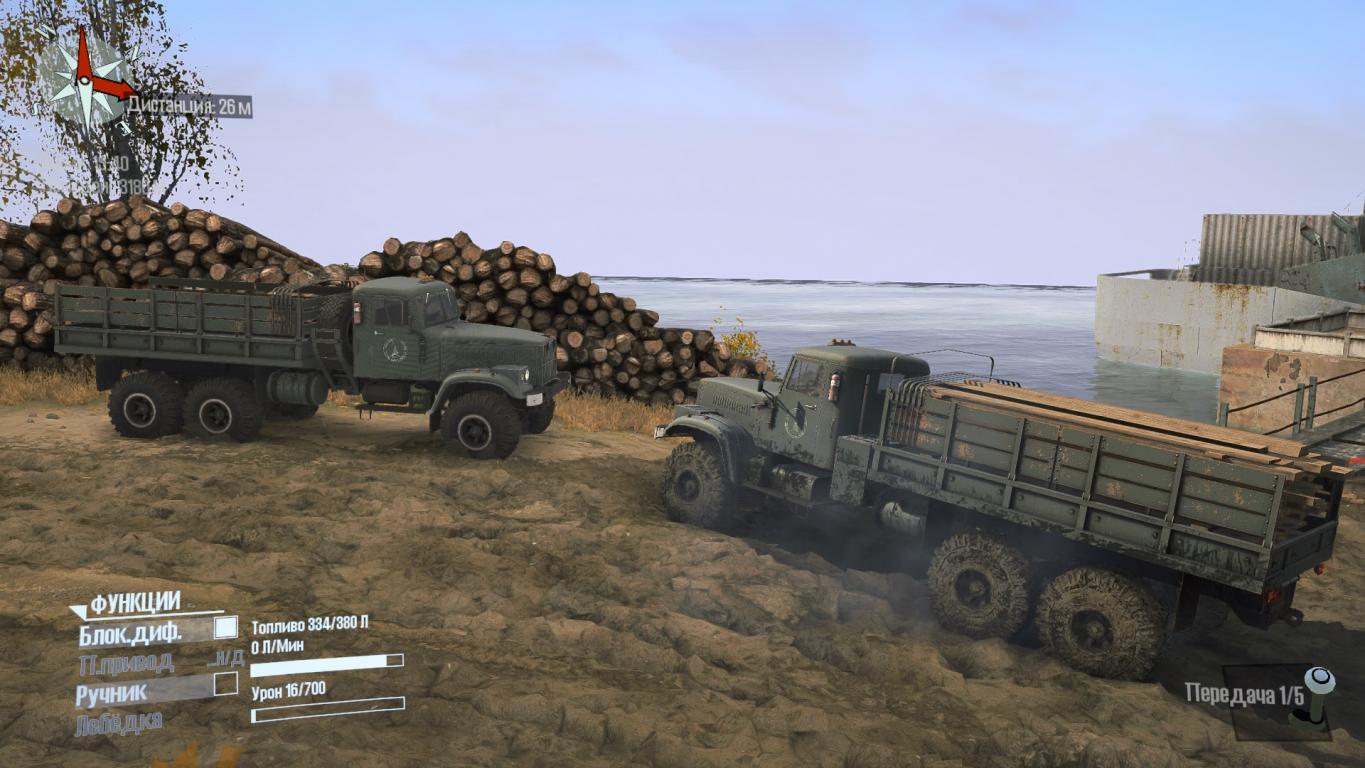Open the ФУНКЦИИ functions menu header

(x=134, y=603)
